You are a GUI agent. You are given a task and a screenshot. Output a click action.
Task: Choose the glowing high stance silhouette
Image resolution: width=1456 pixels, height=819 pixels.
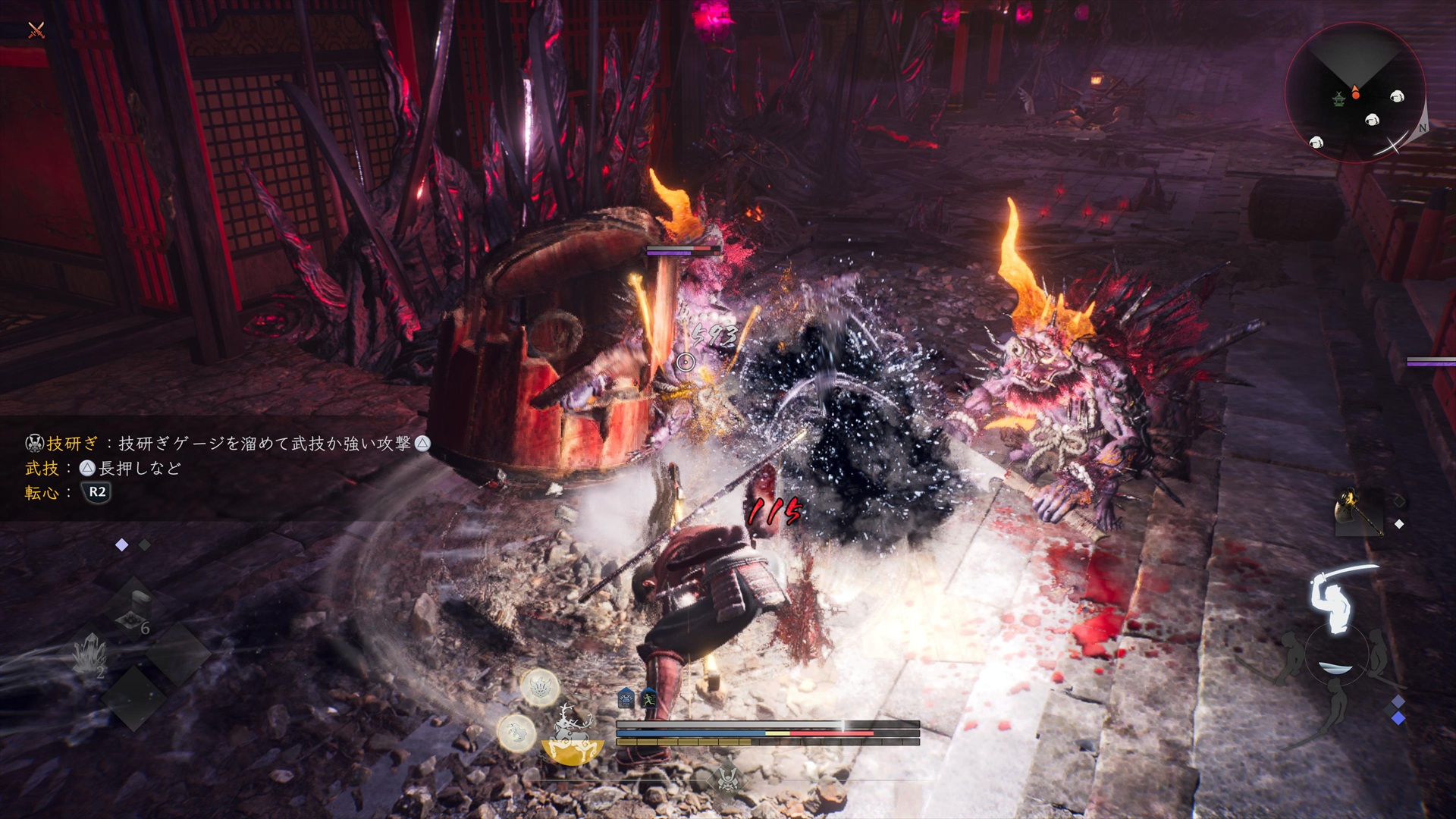(x=1337, y=598)
